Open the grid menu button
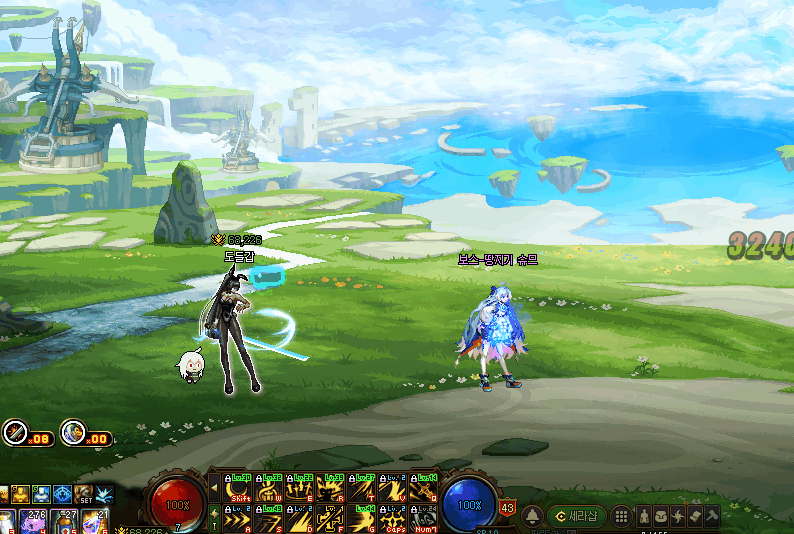This screenshot has height=534, width=794. click(621, 516)
